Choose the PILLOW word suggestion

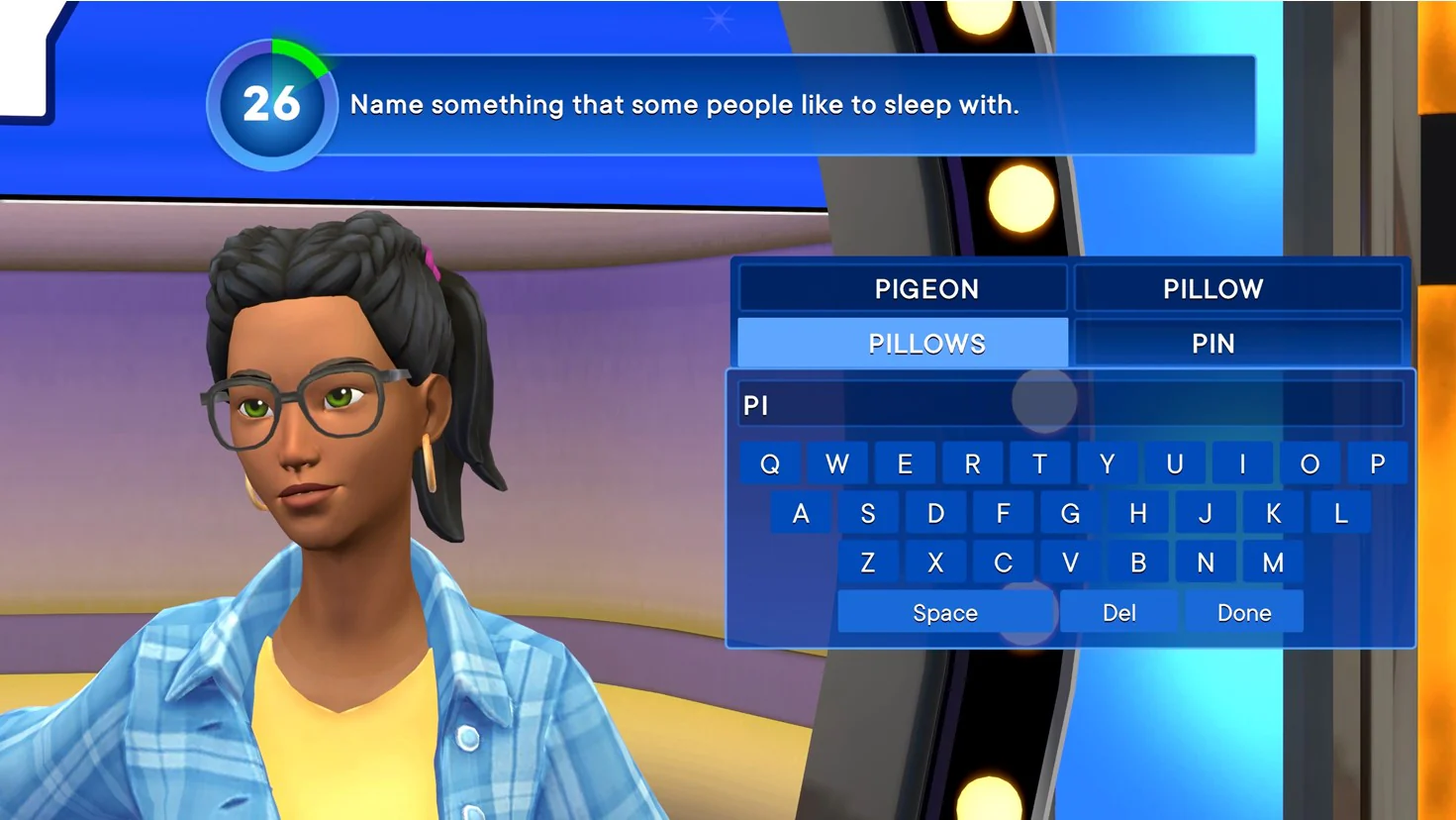[1212, 288]
